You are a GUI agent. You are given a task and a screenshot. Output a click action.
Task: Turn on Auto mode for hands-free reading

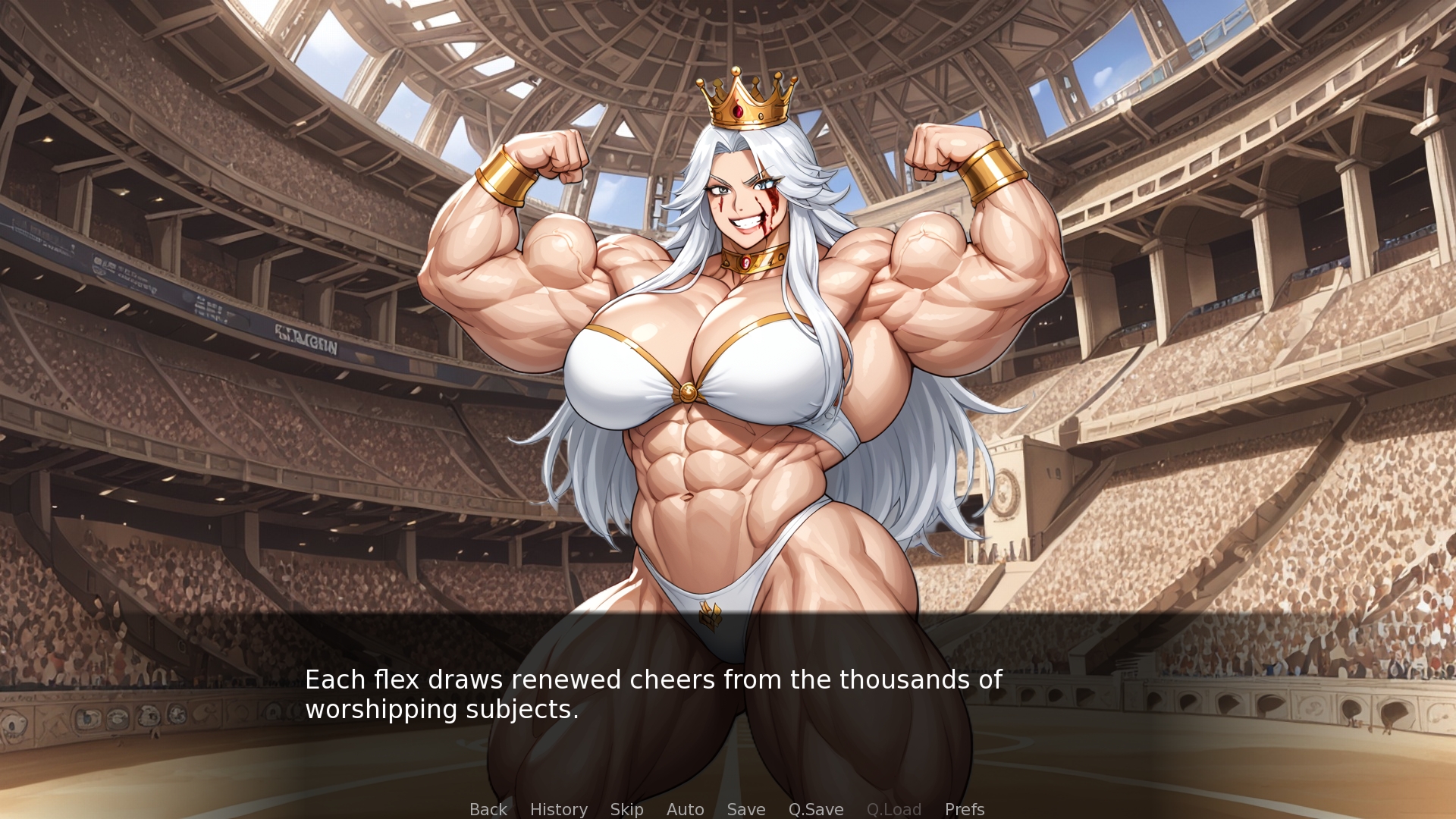[685, 809]
